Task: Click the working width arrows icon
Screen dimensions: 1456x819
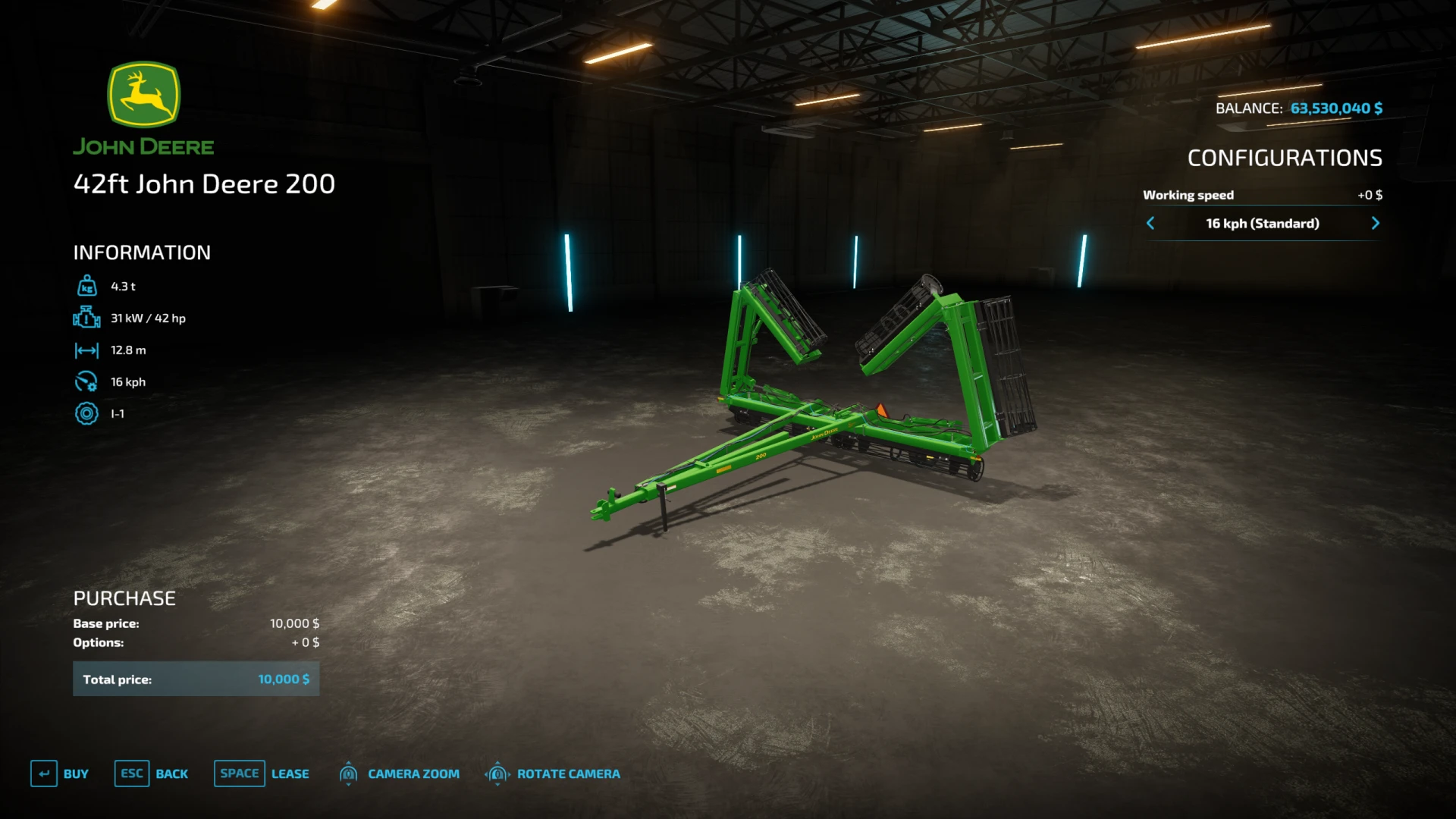Action: click(87, 350)
